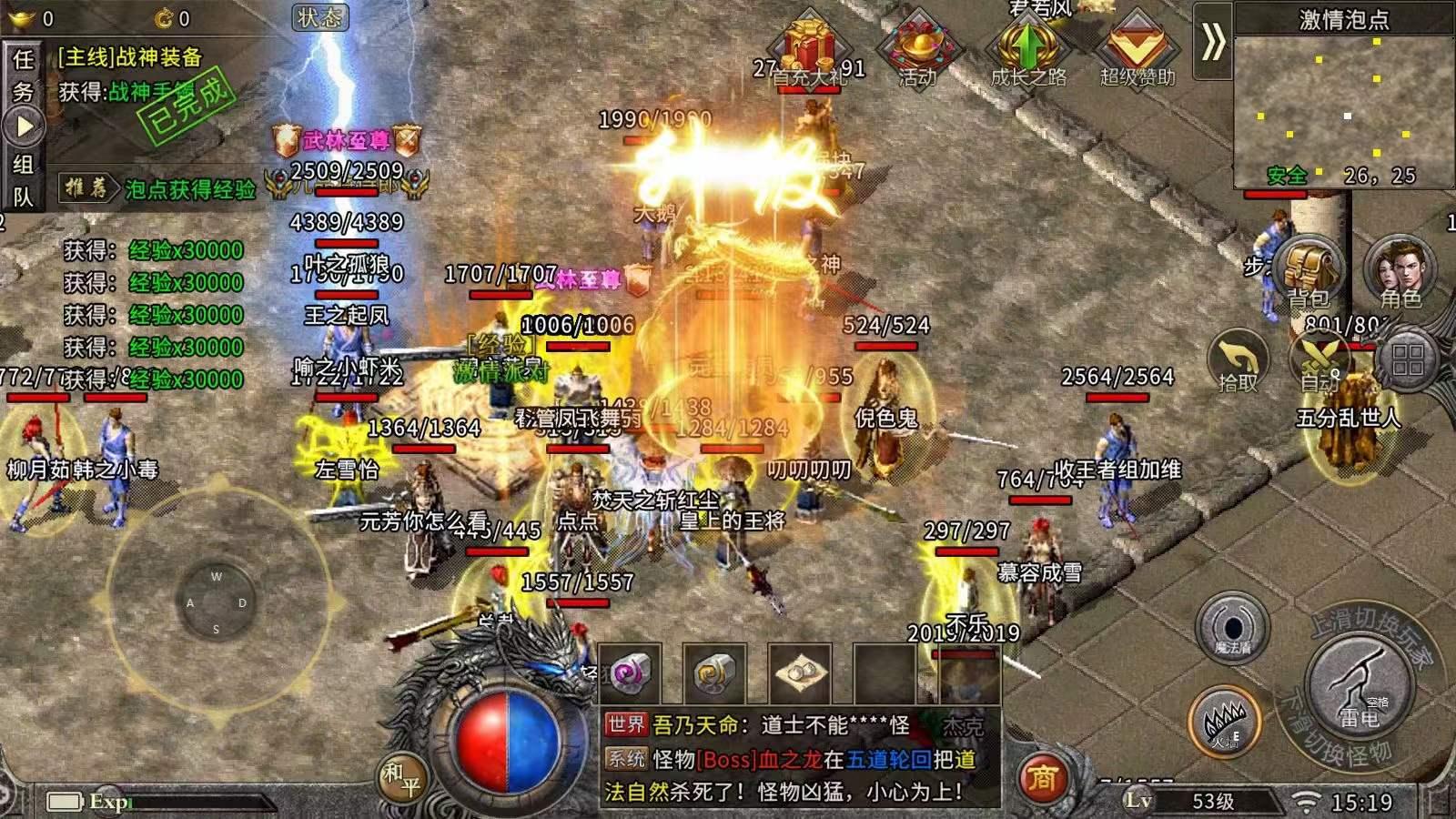Activate the 火墙 fire wall skill
Screen dimensions: 1456x819
(x=1225, y=723)
